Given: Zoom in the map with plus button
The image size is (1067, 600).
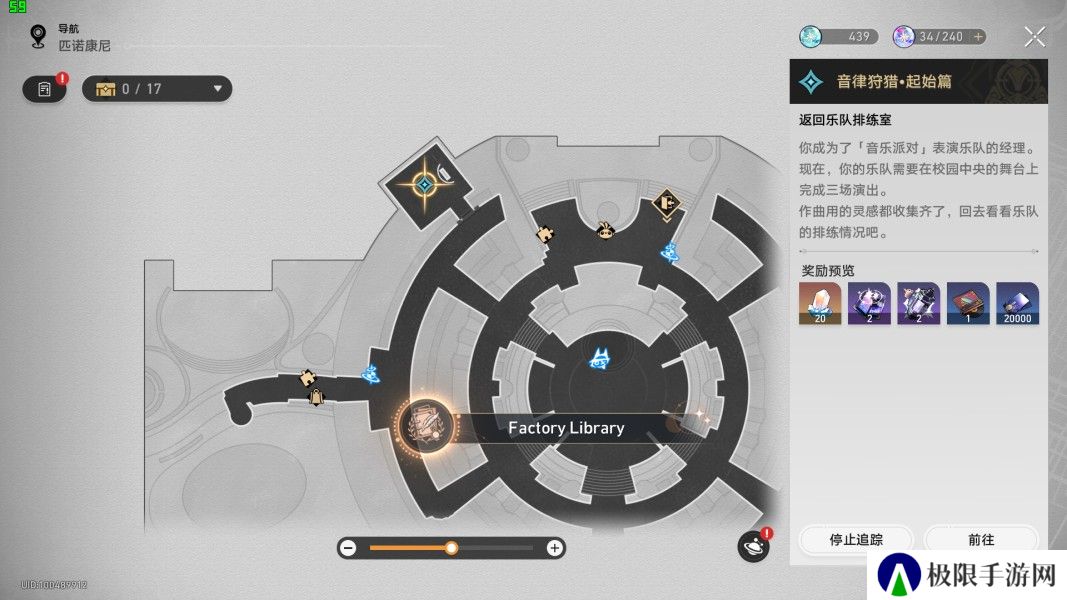Looking at the screenshot, I should coord(554,548).
